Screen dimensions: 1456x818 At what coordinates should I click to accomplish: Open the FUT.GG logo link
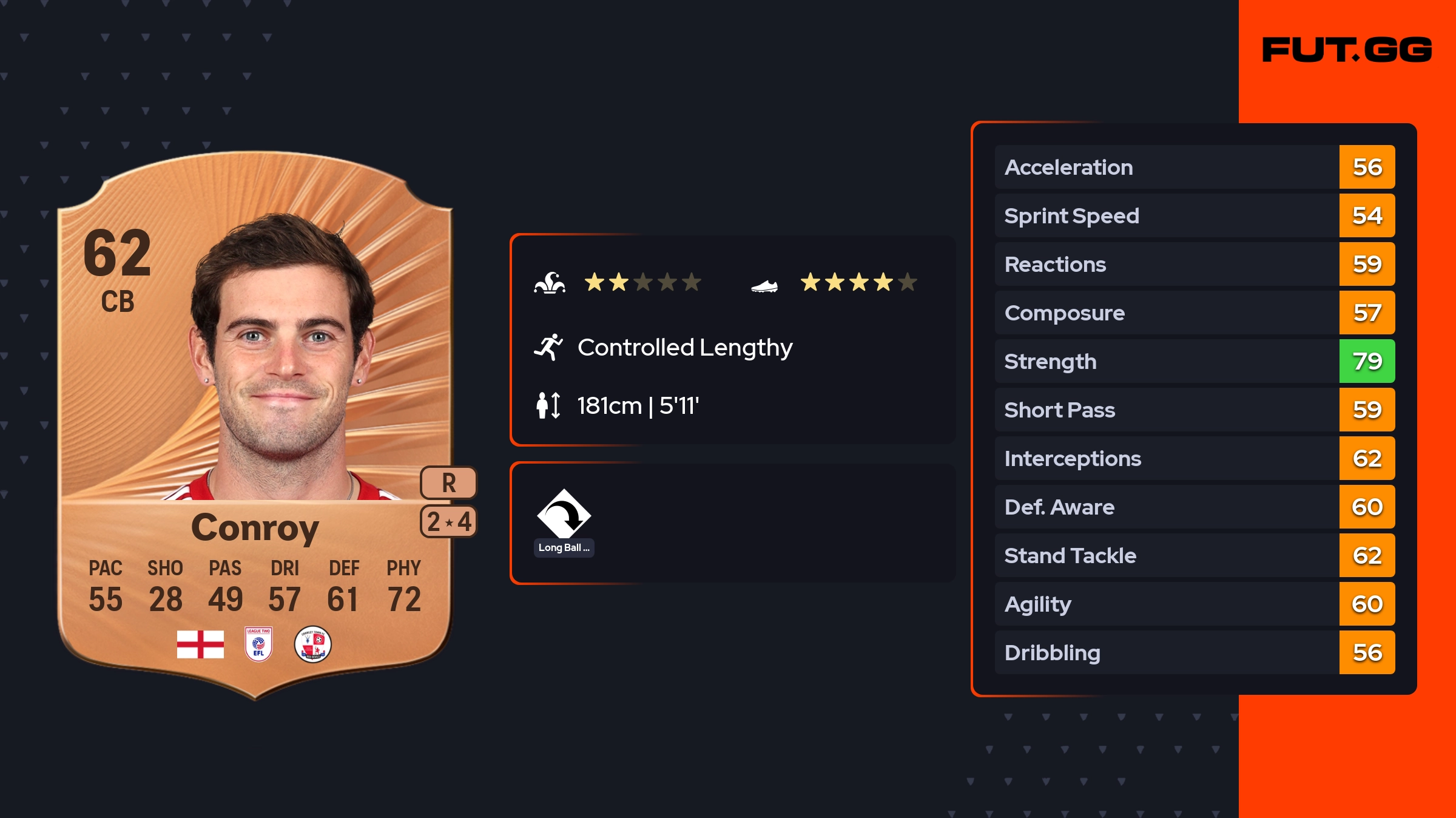click(x=1347, y=50)
